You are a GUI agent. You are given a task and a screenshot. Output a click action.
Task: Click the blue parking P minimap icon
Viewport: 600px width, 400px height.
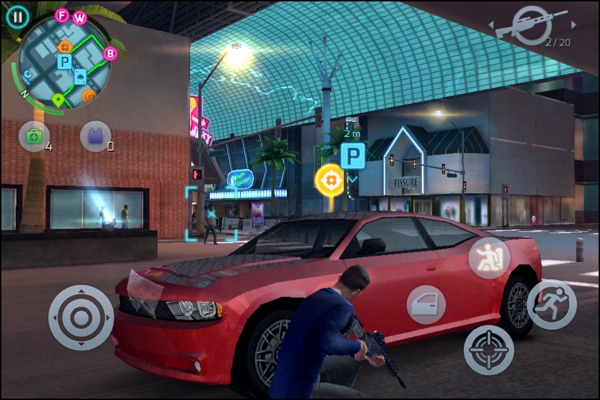tap(64, 62)
